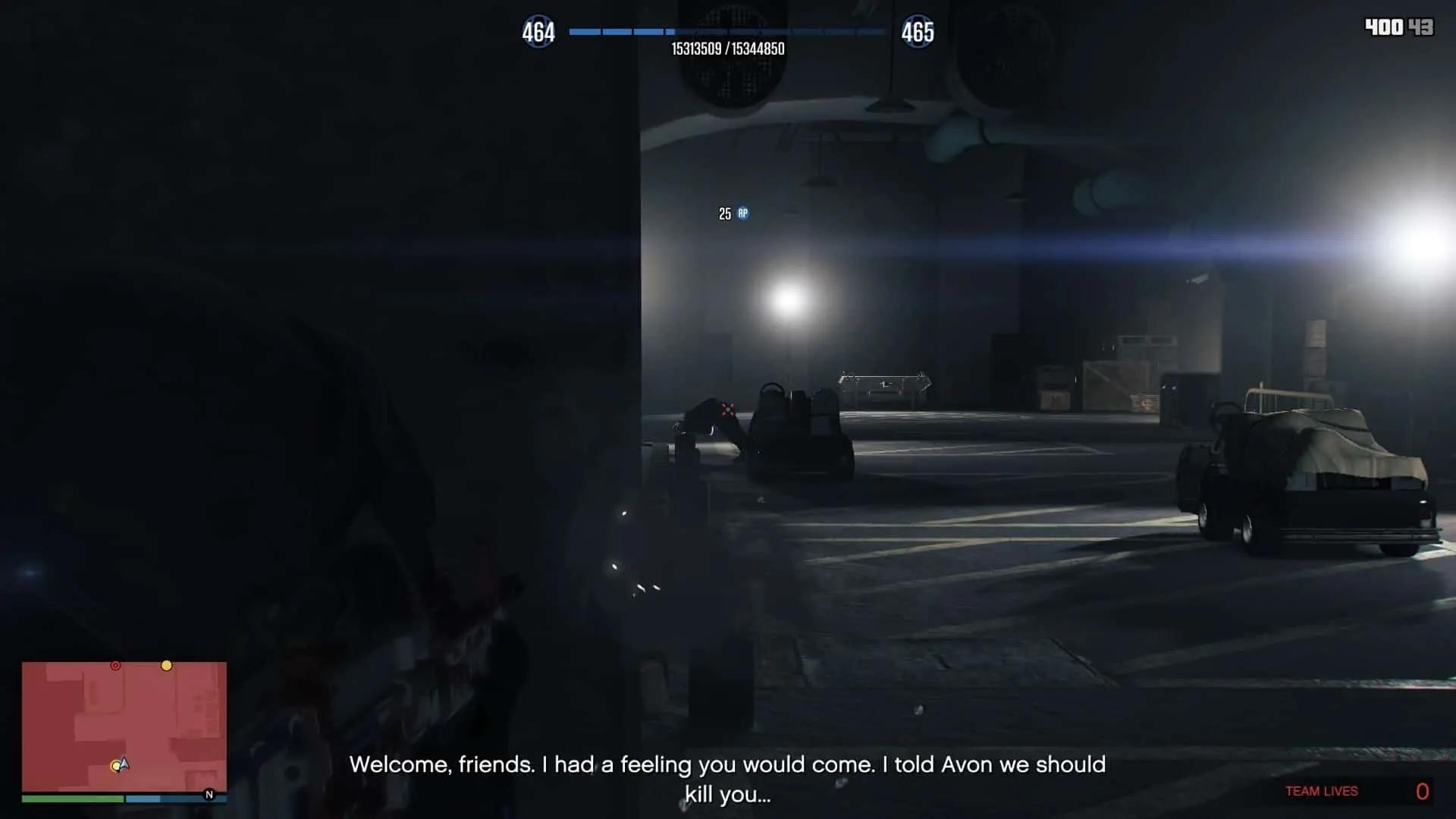Select the red enemy blip on the minimap
Screen dimensions: 1456x819
pos(115,665)
